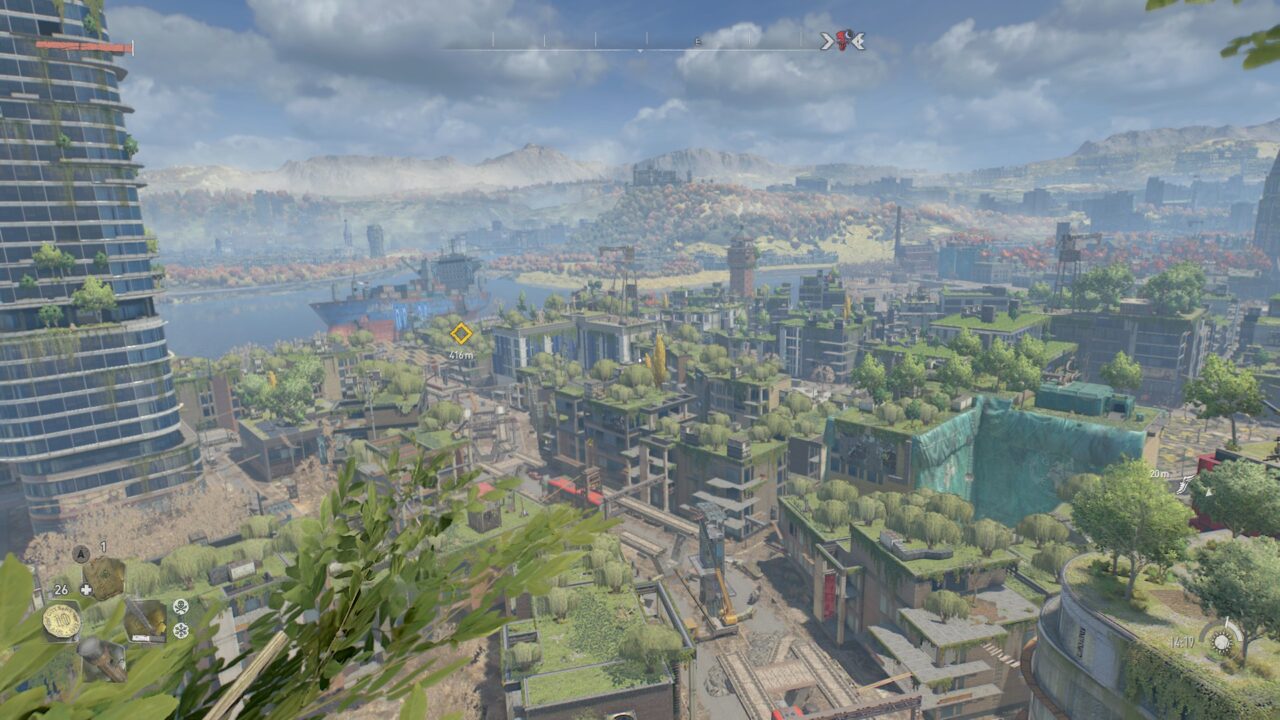Click the red bloodmoon event icon on the compass
This screenshot has height=720, width=1280.
coord(844,40)
